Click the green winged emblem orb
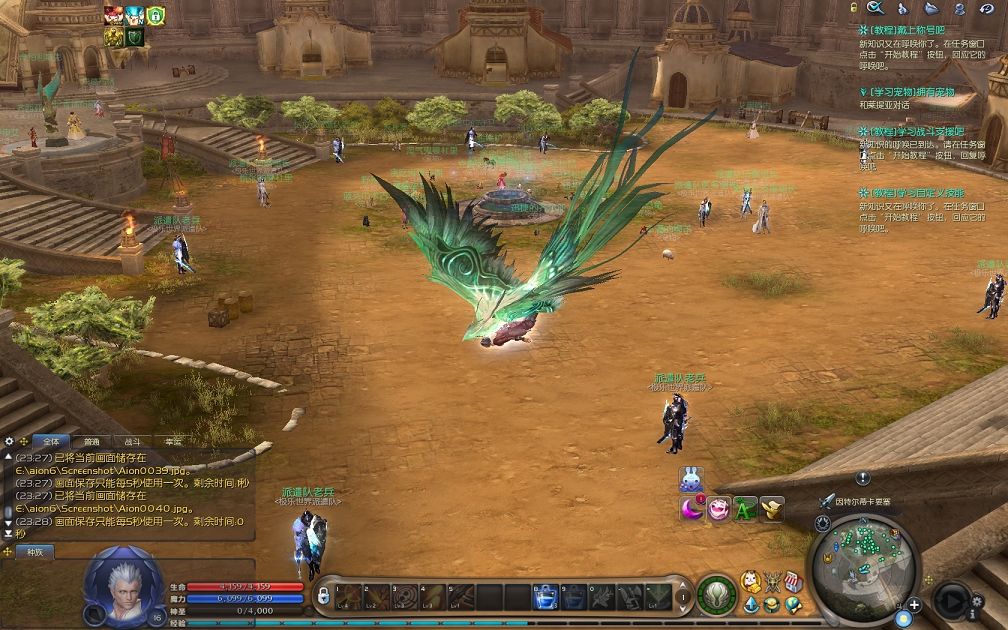The image size is (1008, 630). [x=716, y=595]
